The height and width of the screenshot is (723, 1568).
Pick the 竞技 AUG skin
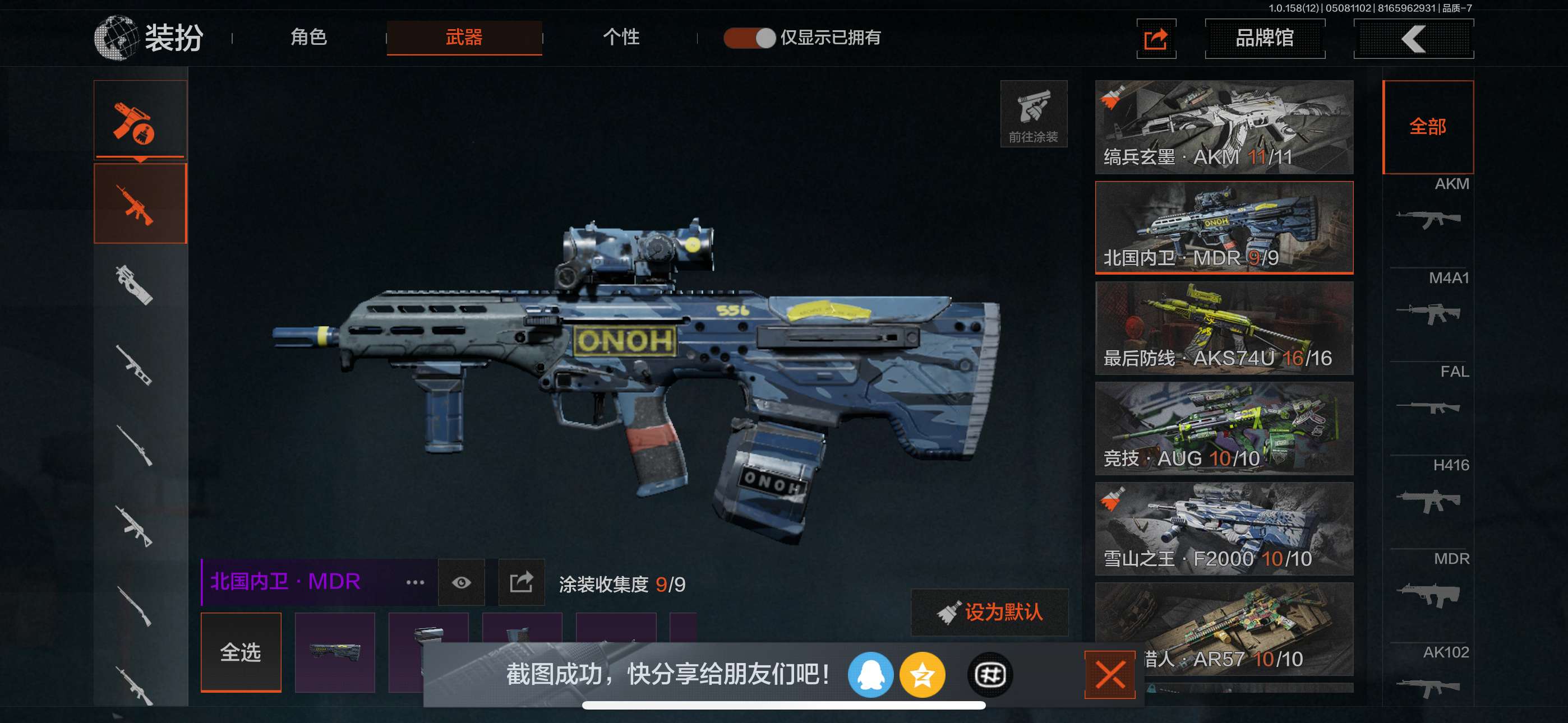pyautogui.click(x=1224, y=428)
